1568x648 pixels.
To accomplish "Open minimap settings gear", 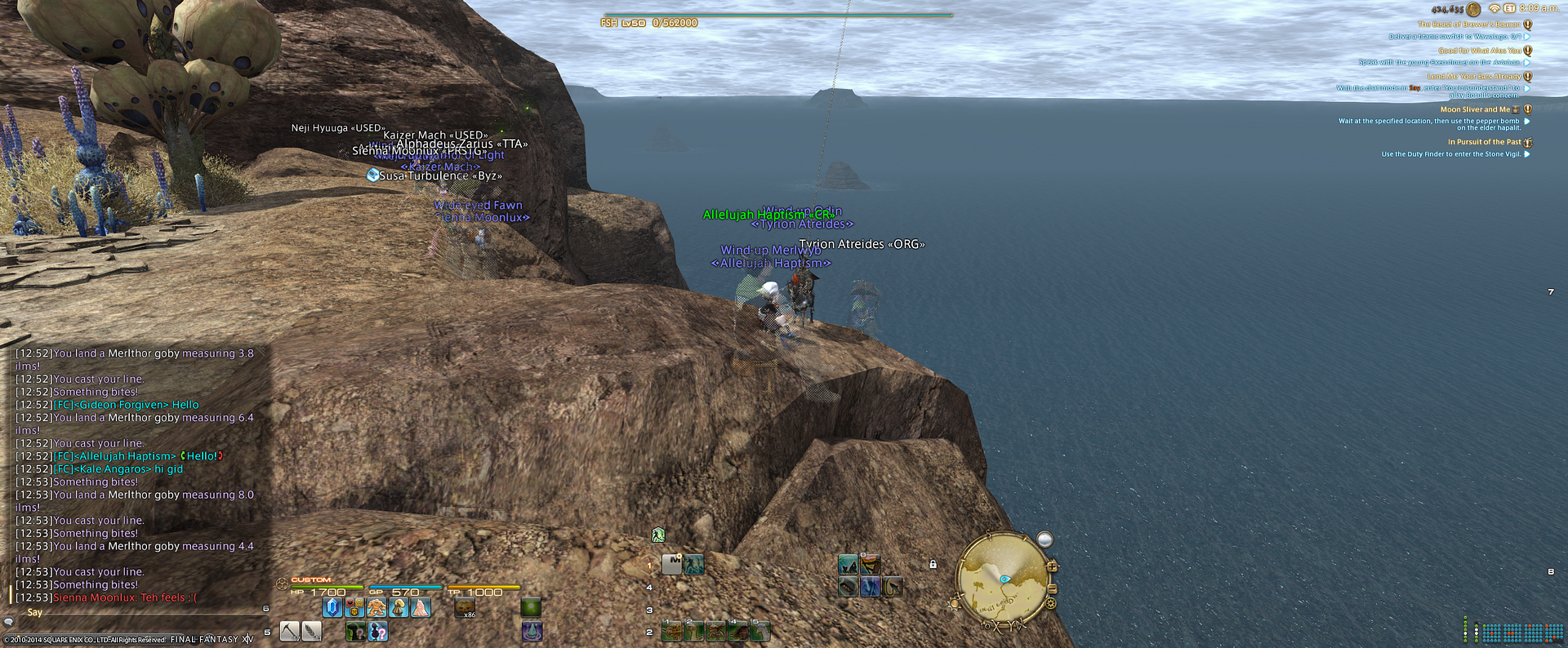I will click(1051, 603).
